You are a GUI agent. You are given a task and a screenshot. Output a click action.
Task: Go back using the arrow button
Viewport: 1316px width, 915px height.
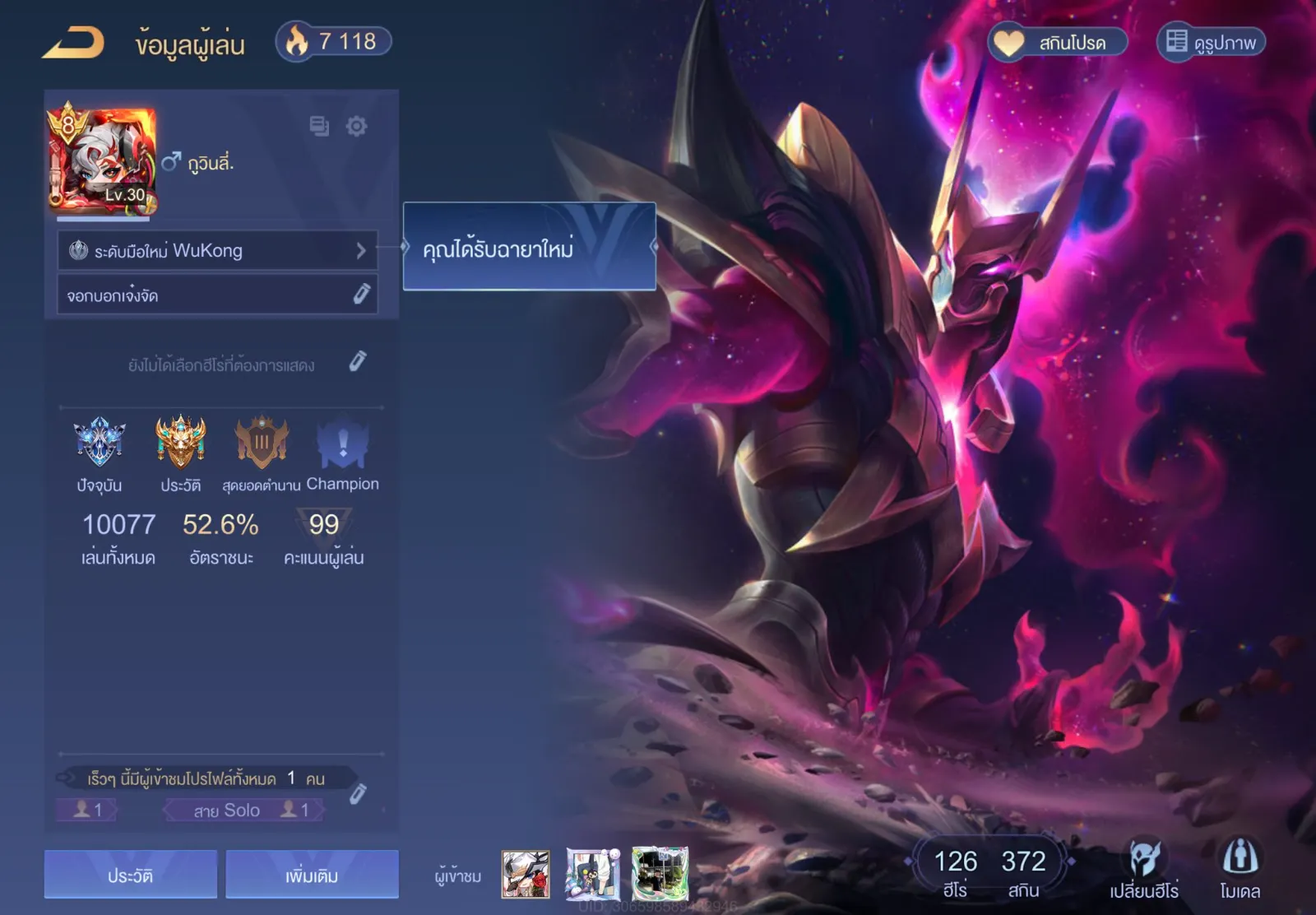click(x=73, y=43)
